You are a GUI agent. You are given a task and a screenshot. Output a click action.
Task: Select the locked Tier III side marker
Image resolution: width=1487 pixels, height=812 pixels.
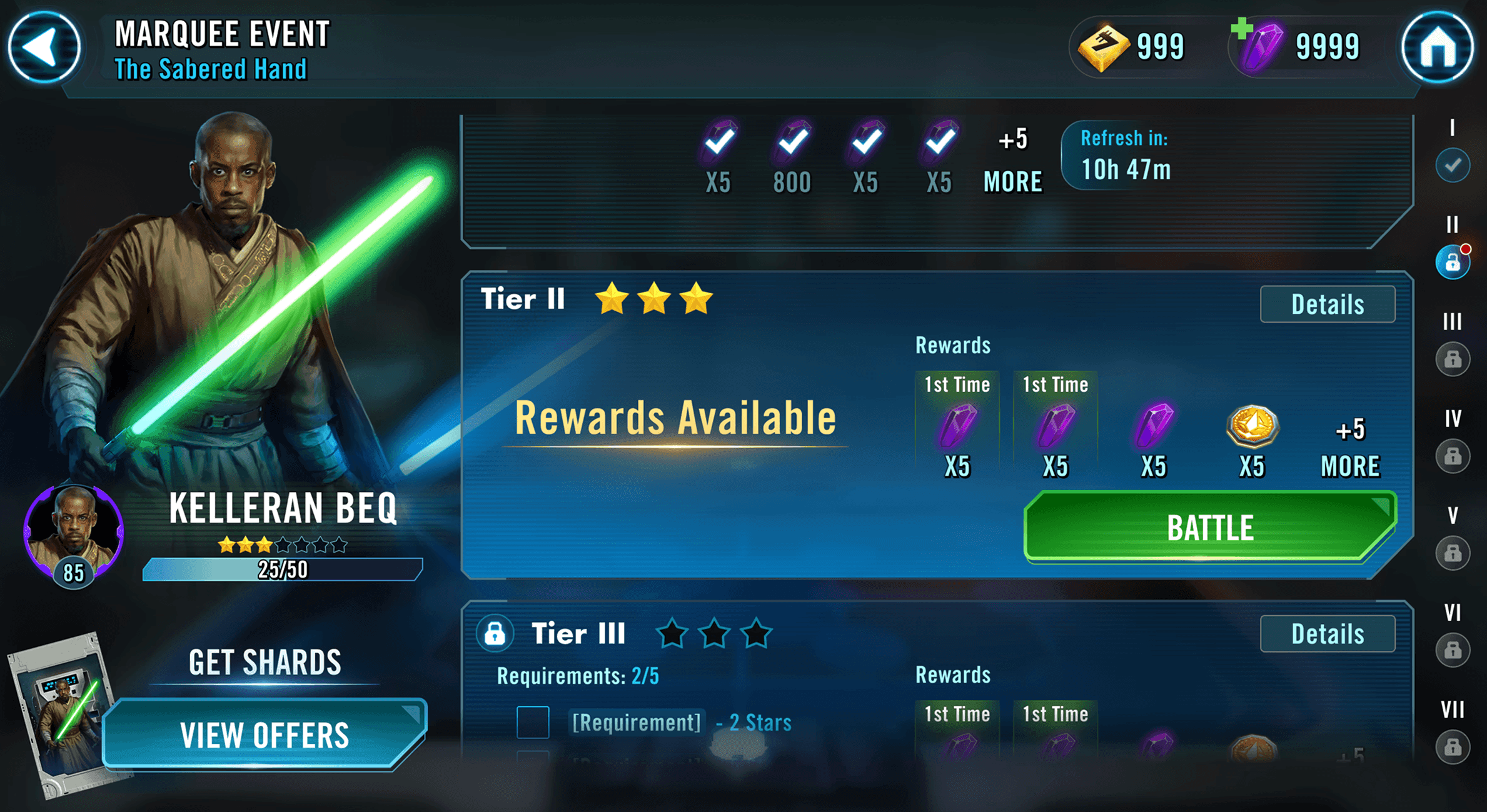click(1452, 359)
